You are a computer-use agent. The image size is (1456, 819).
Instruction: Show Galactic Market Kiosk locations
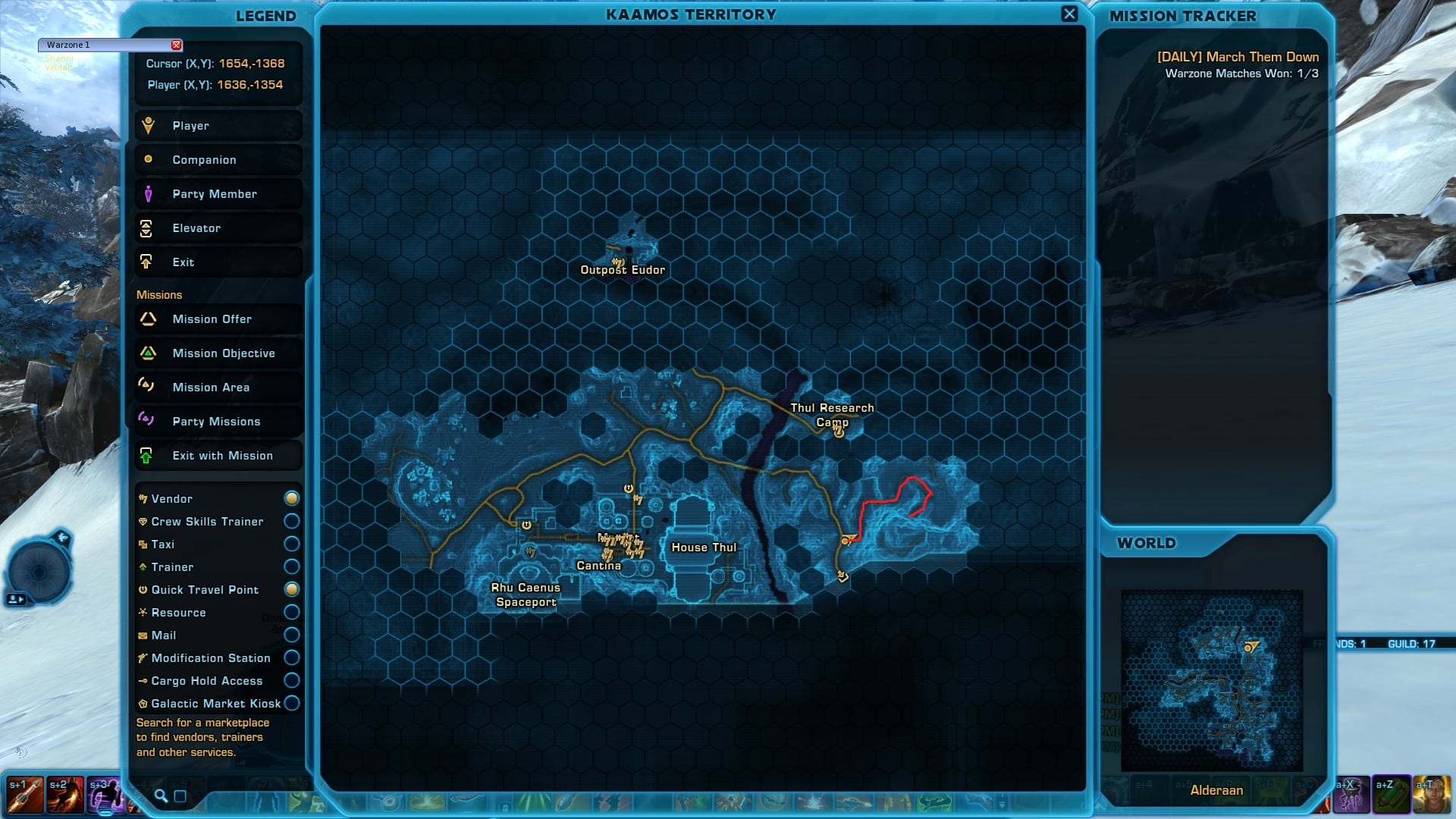[291, 703]
